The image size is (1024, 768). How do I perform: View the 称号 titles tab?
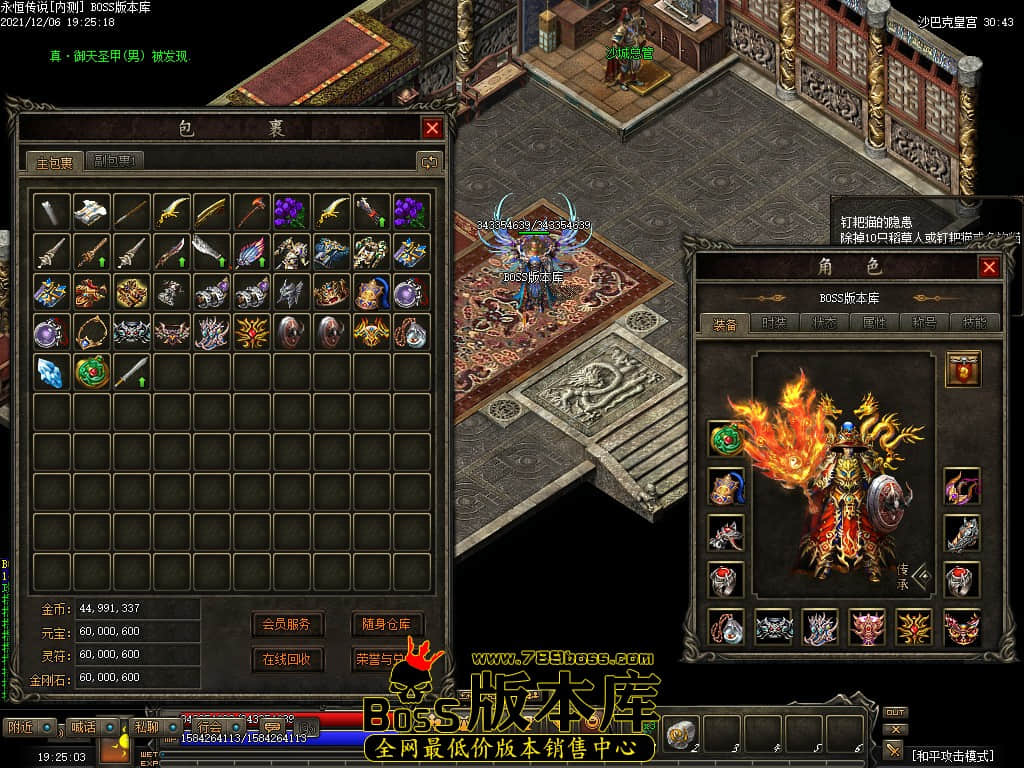point(924,323)
